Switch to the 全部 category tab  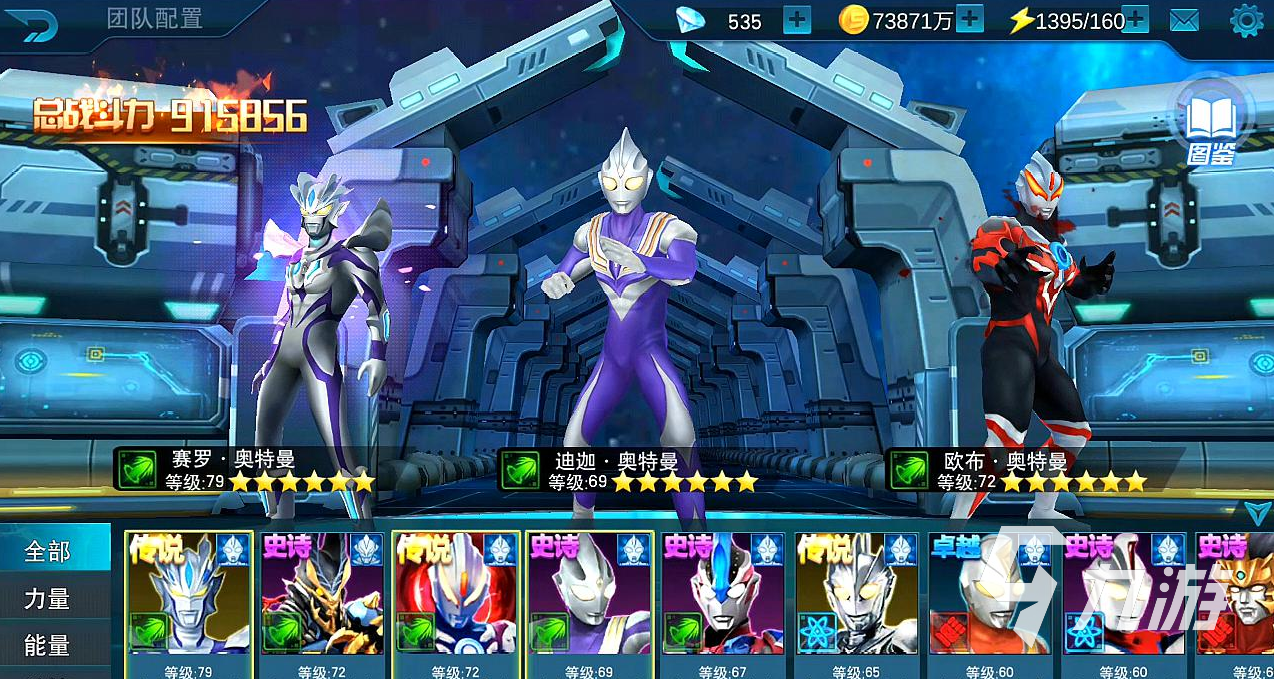[48, 551]
